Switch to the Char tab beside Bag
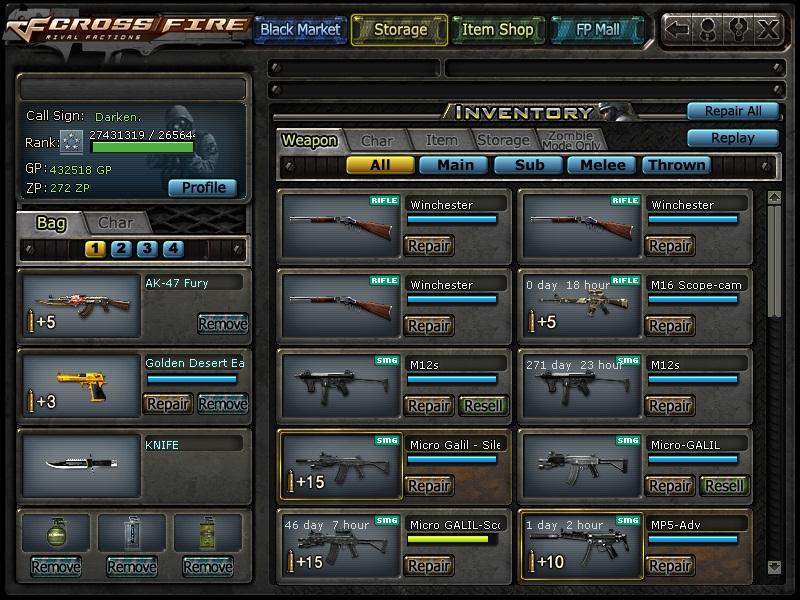 (x=116, y=222)
